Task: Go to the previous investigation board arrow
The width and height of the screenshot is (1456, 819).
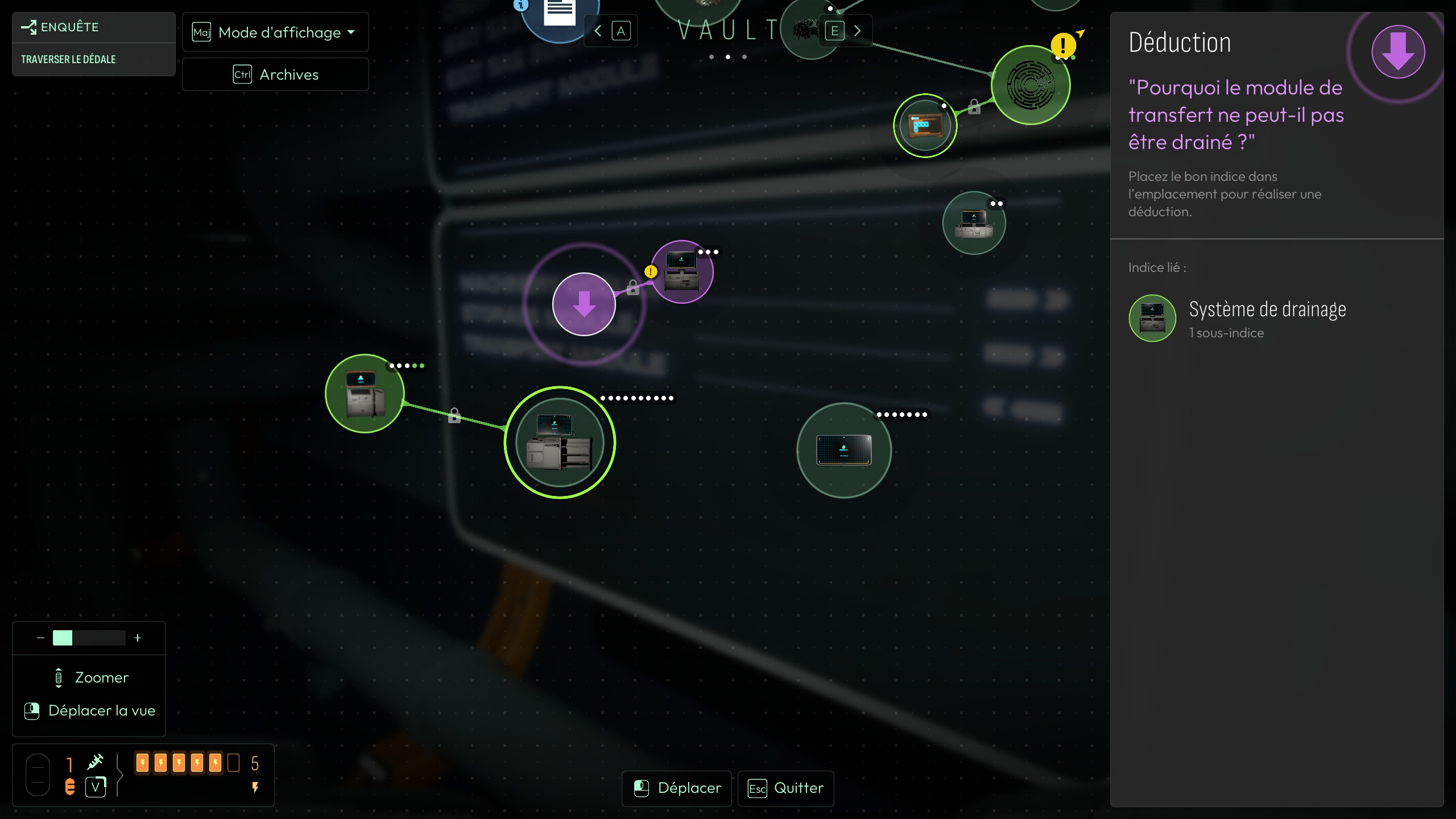Action: (x=598, y=31)
